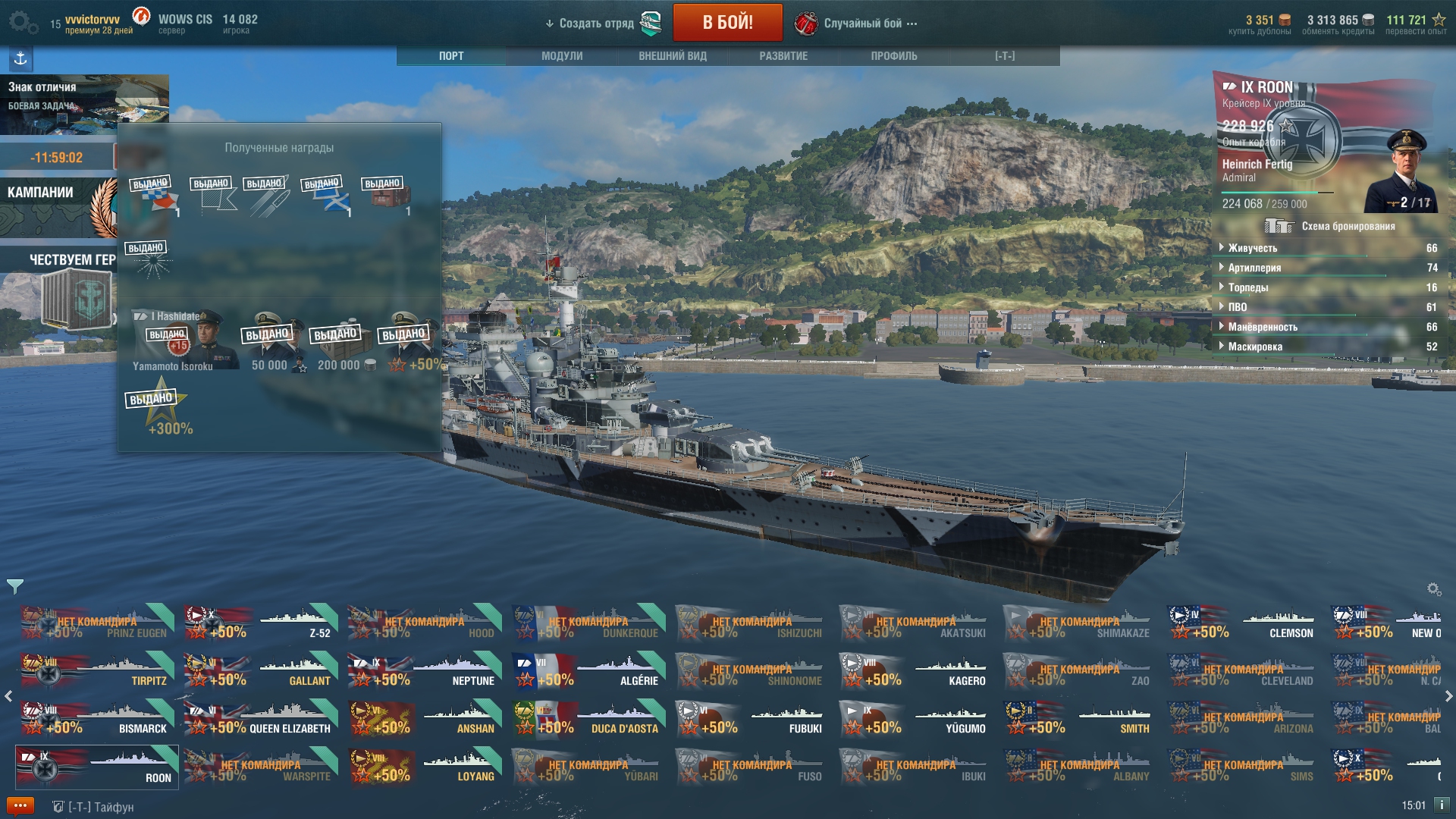Open the orange chat button
The width and height of the screenshot is (1456, 819).
pyautogui.click(x=20, y=805)
